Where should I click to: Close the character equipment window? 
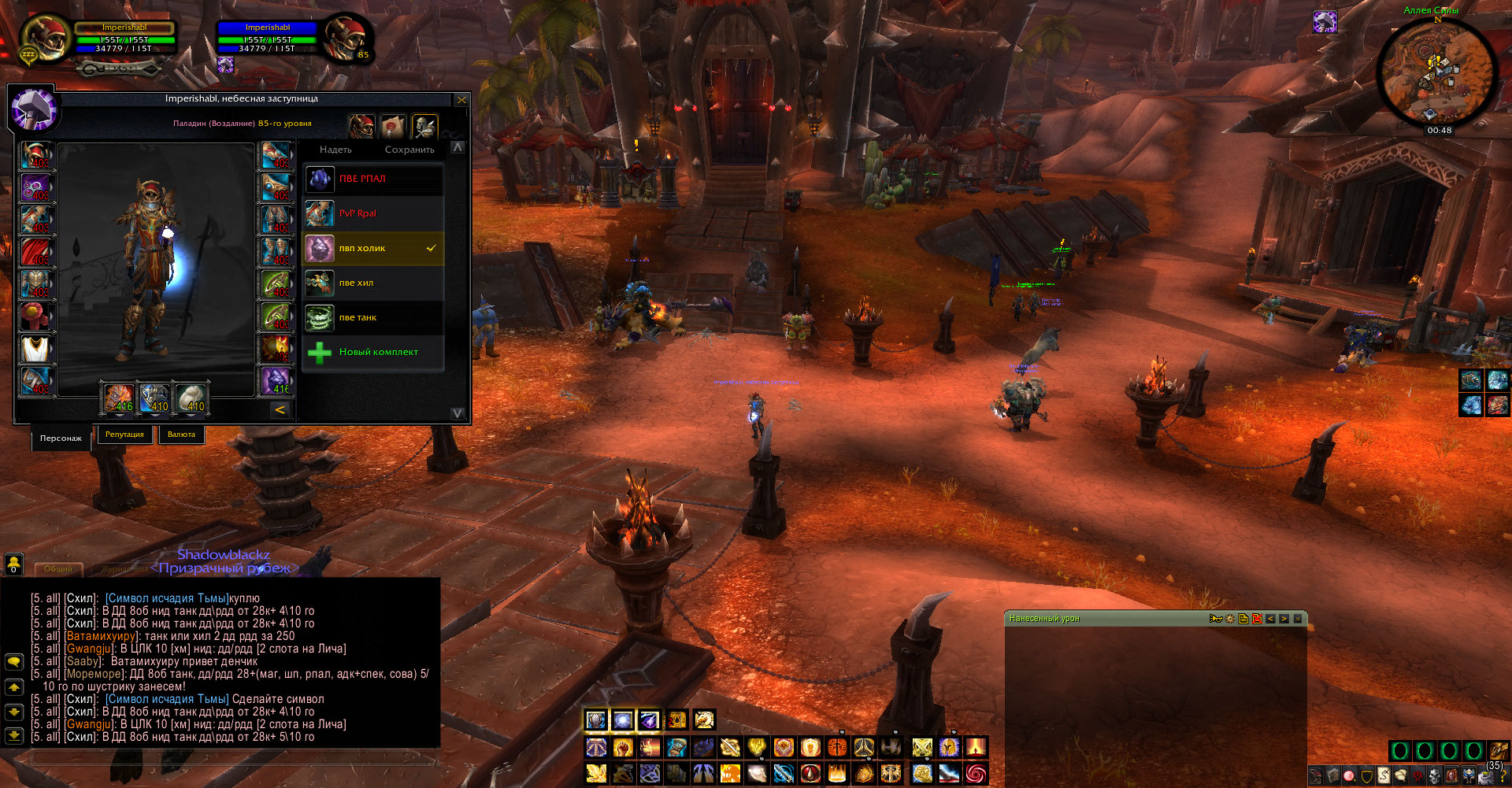pyautogui.click(x=461, y=100)
